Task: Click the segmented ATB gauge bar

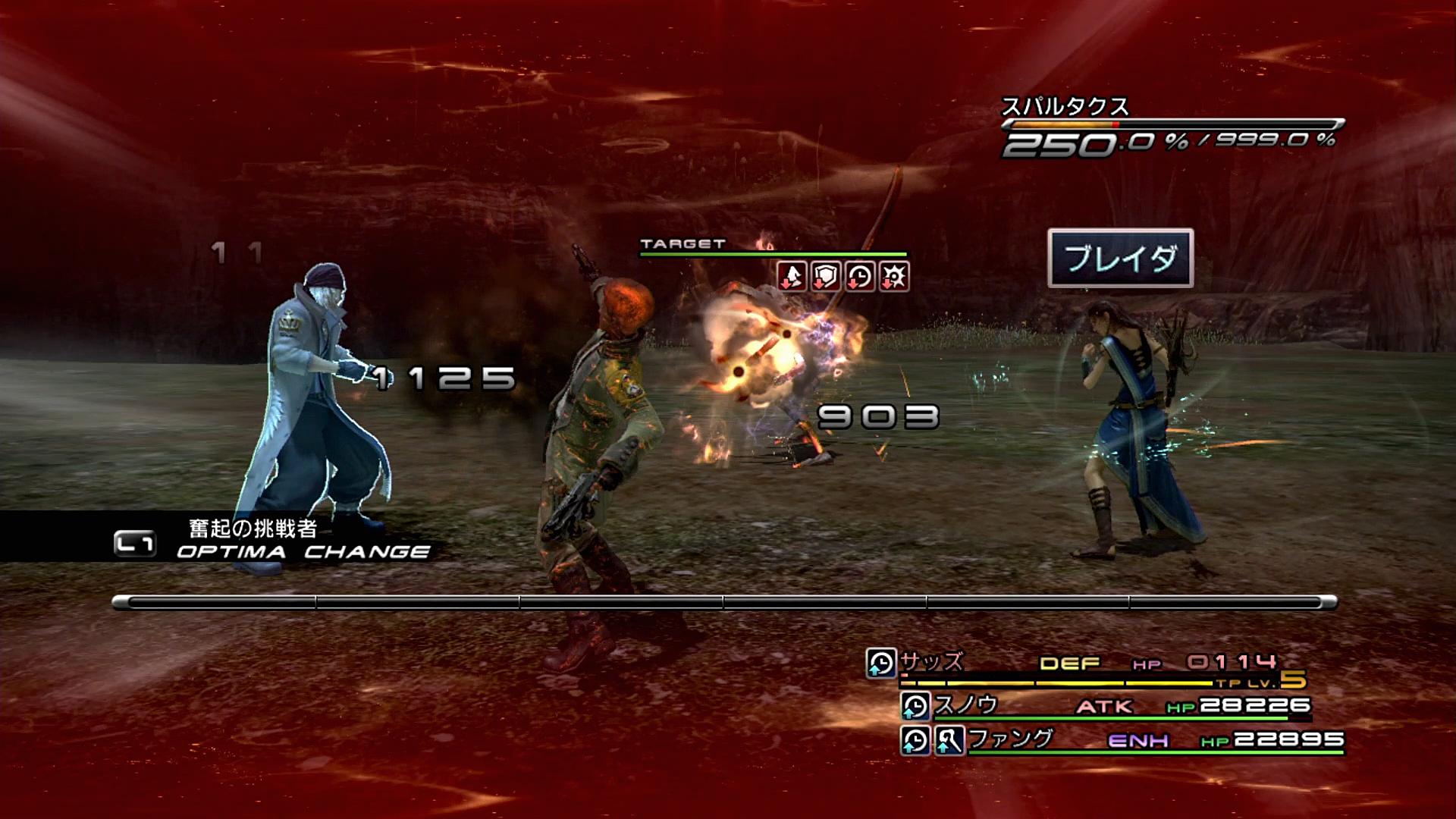Action: [724, 603]
